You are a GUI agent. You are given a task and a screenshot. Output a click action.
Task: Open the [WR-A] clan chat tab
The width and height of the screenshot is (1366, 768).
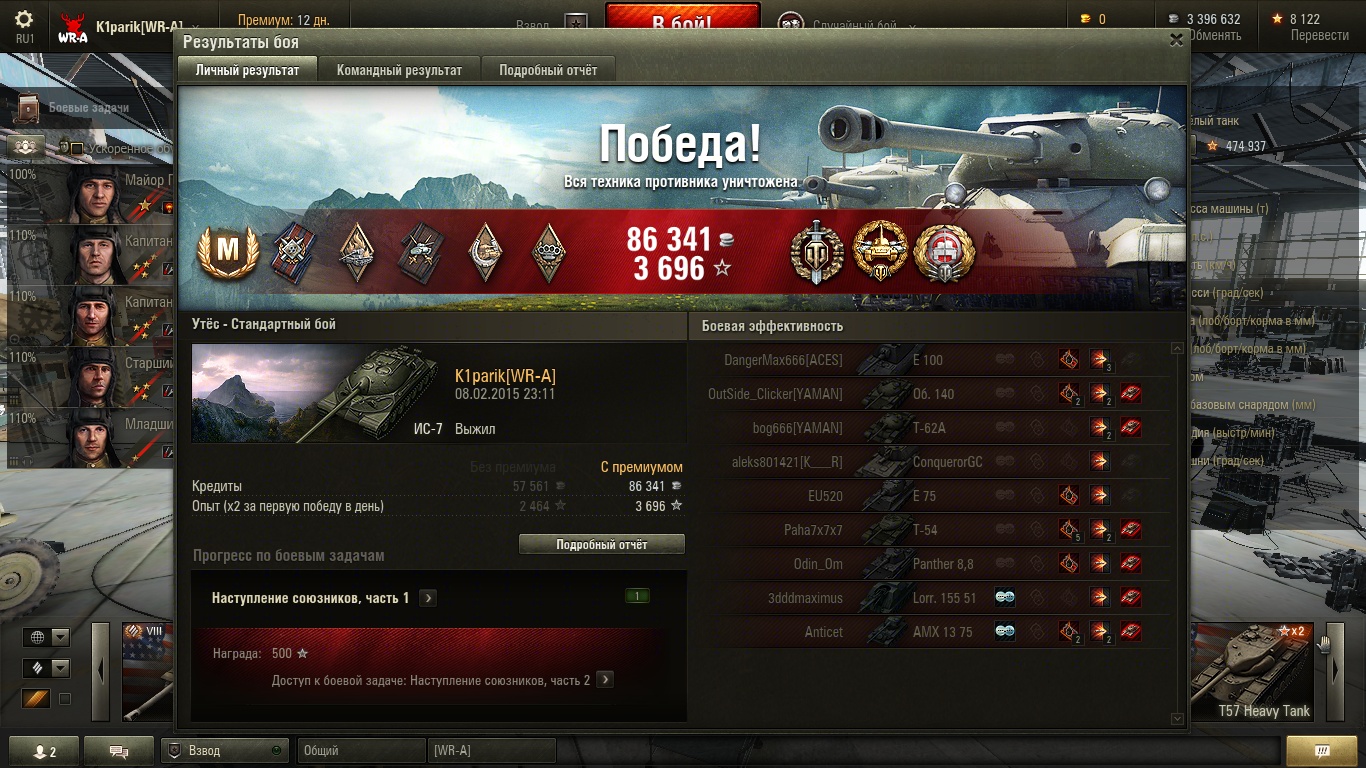[x=491, y=750]
